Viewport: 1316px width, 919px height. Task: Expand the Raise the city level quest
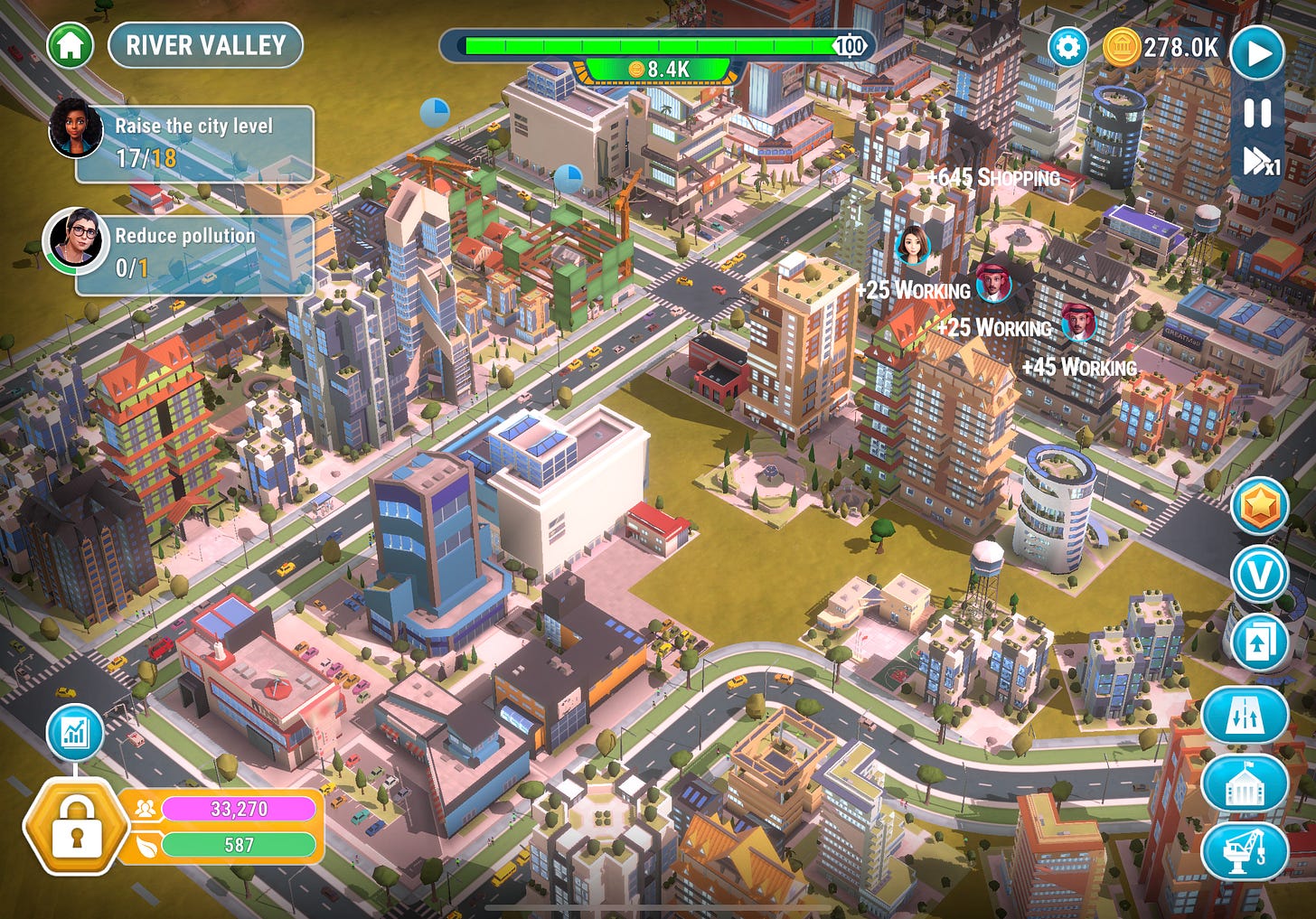tap(193, 145)
